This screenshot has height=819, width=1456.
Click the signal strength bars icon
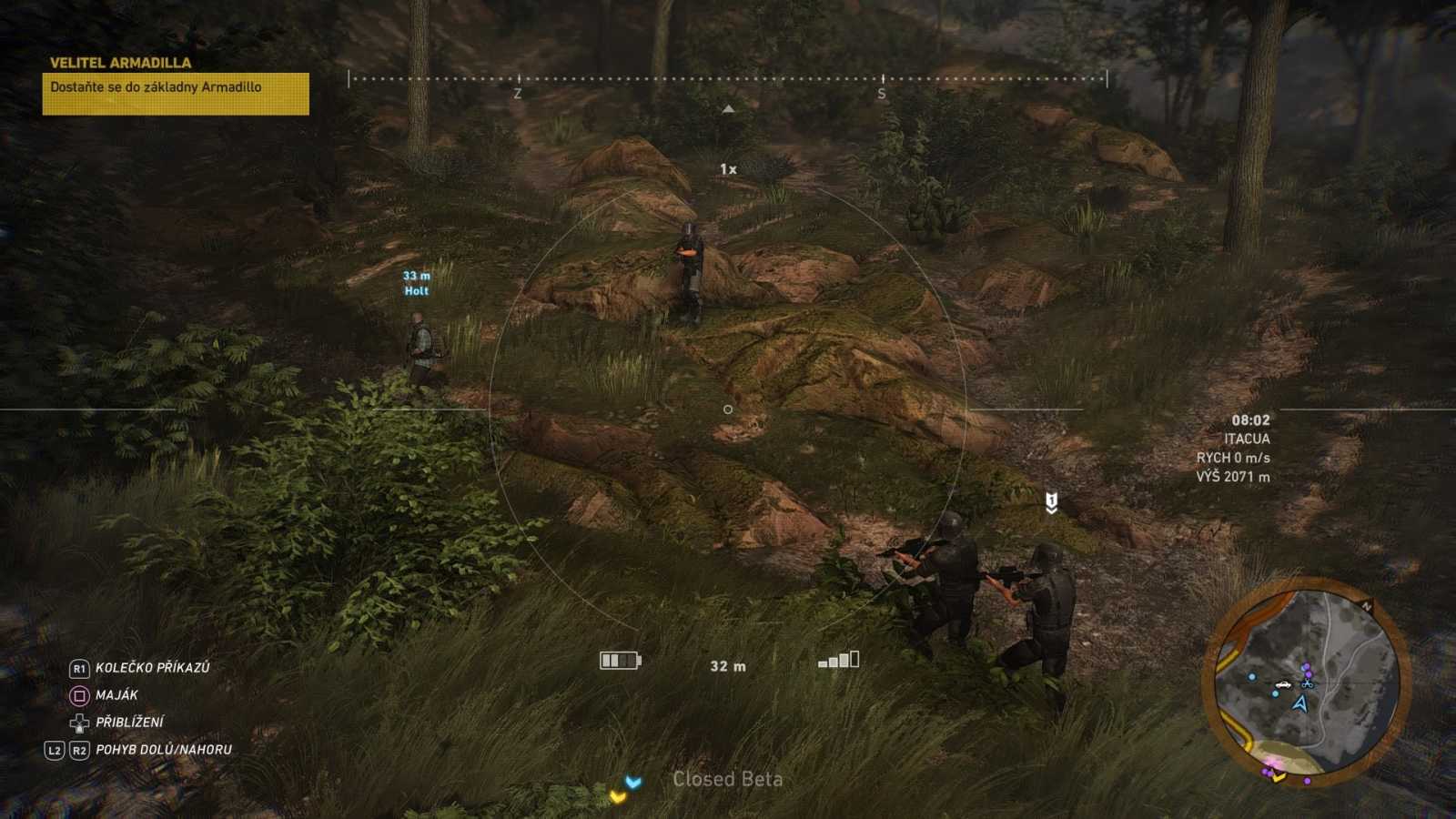coord(839,661)
